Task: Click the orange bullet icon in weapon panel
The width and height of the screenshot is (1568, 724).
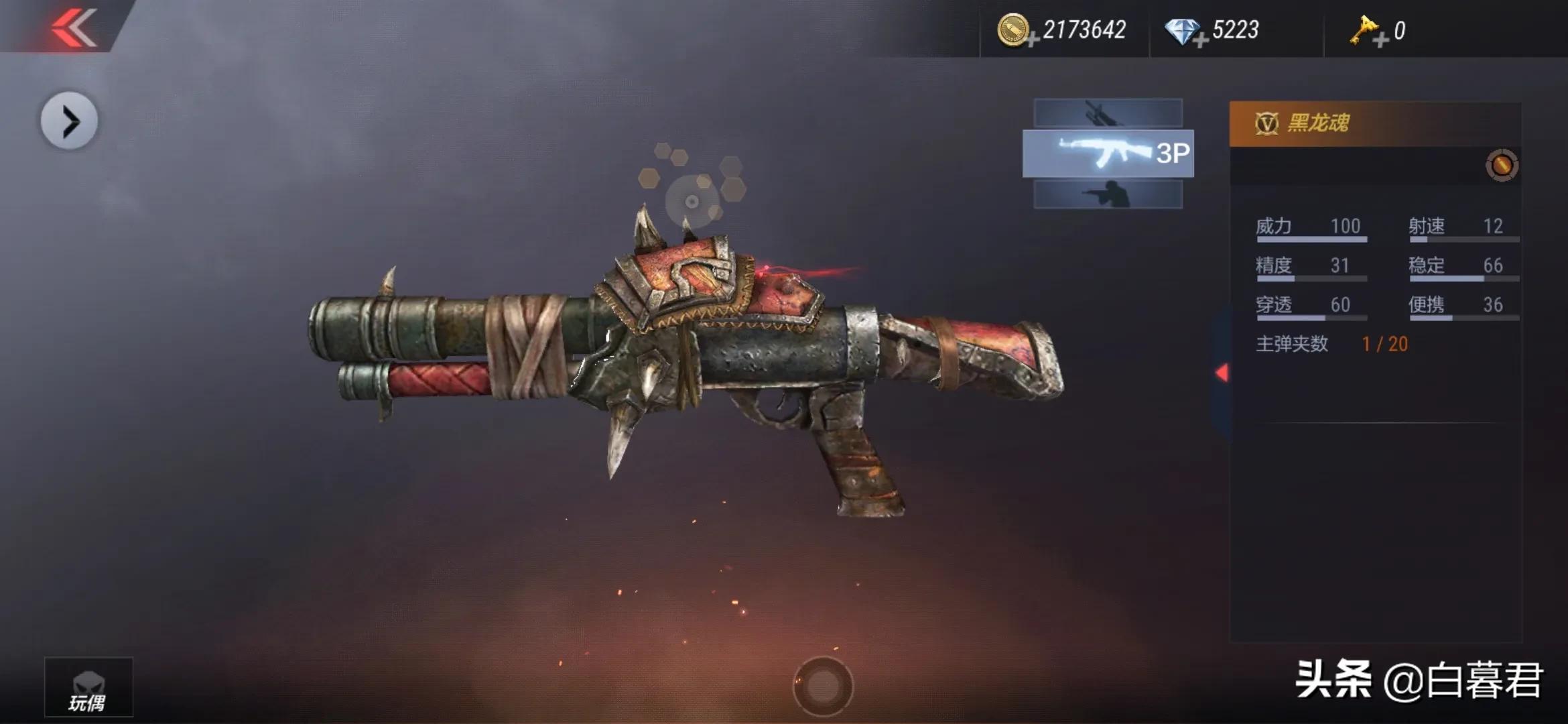Action: click(1502, 165)
